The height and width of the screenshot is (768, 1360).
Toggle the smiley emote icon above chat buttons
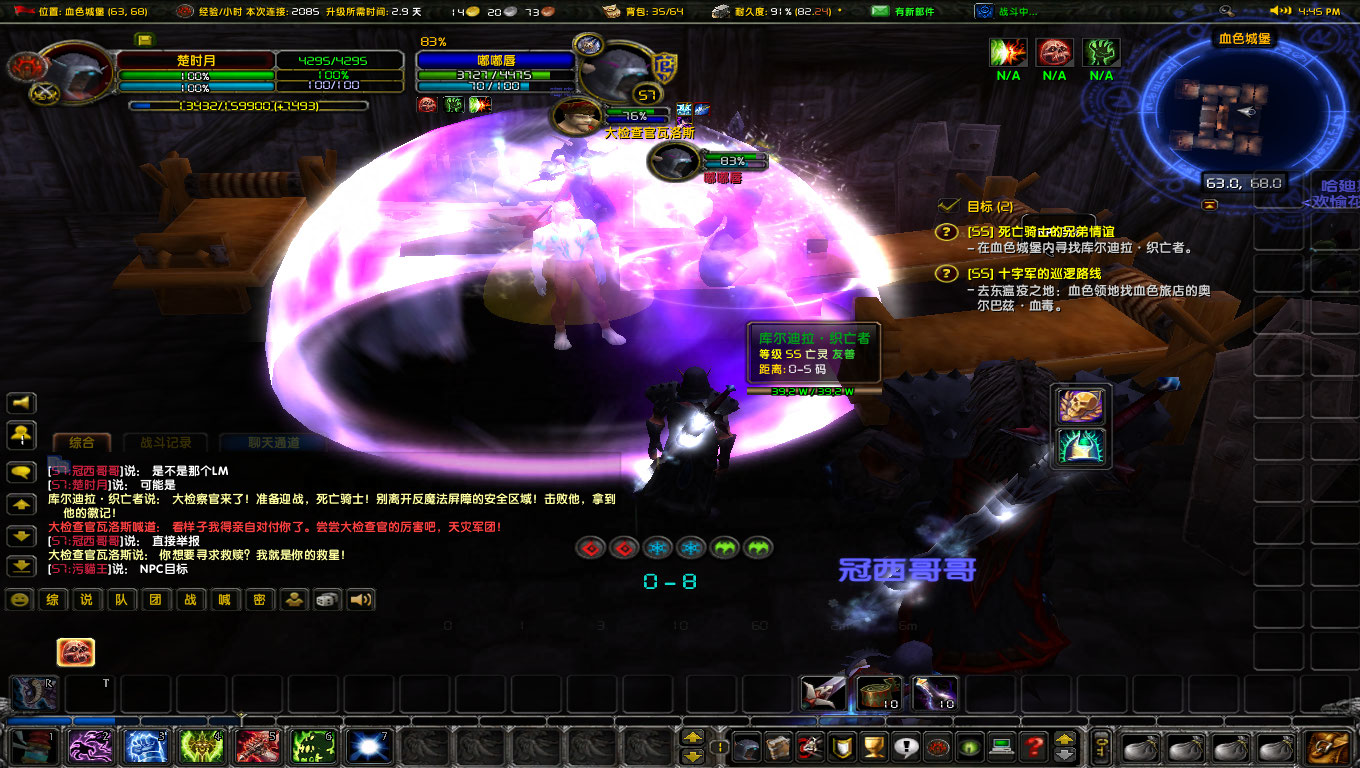tap(18, 600)
